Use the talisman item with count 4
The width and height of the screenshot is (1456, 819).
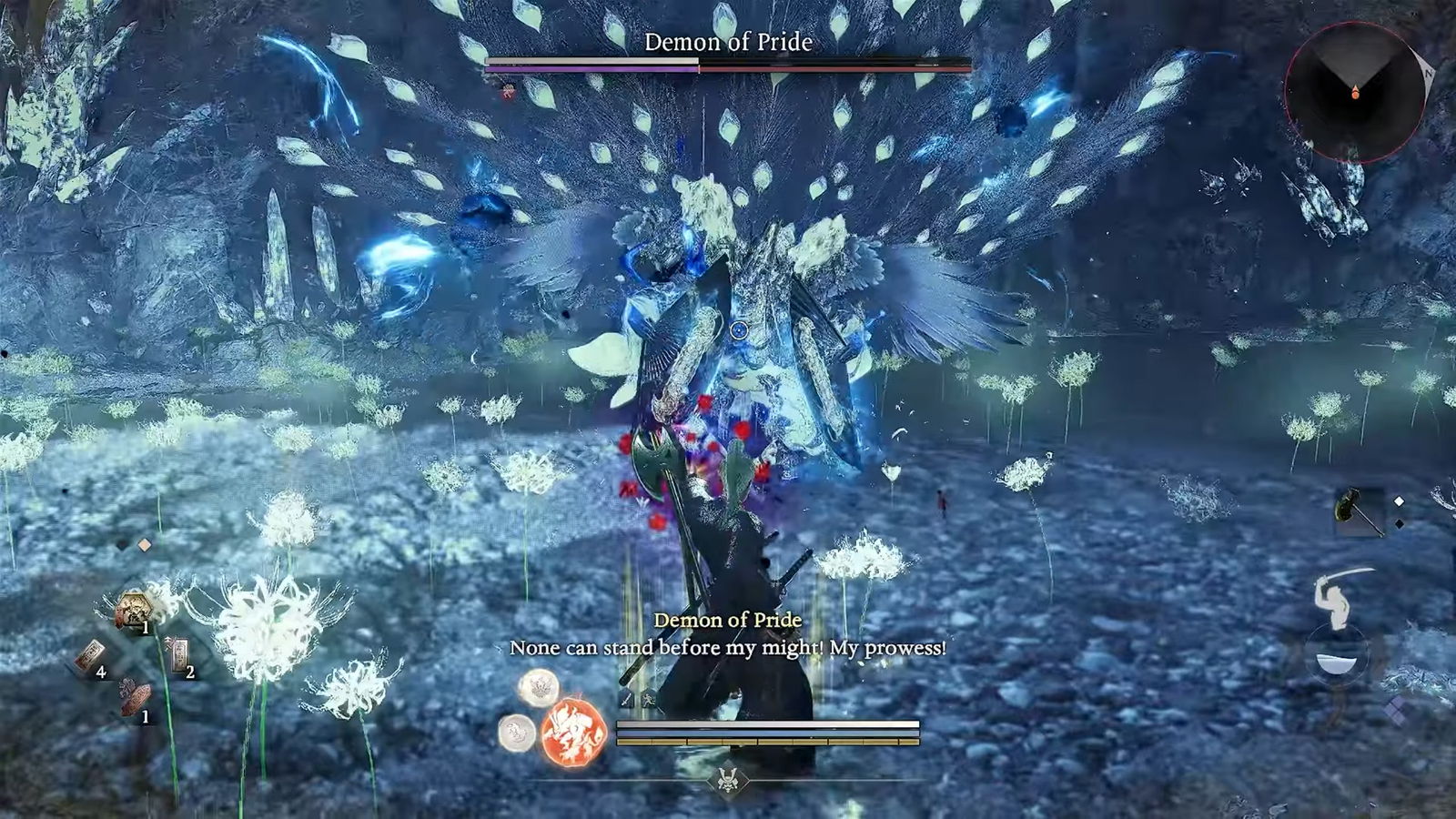90,656
